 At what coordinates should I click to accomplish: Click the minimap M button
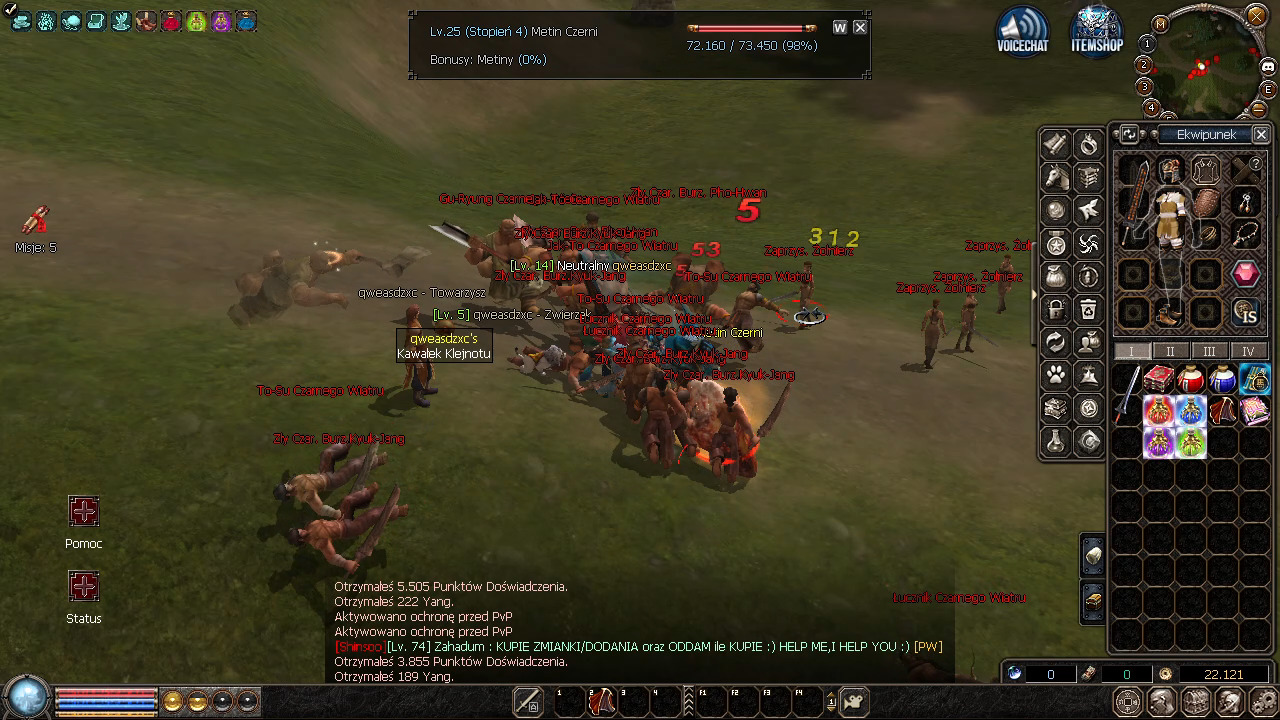[x=1161, y=23]
